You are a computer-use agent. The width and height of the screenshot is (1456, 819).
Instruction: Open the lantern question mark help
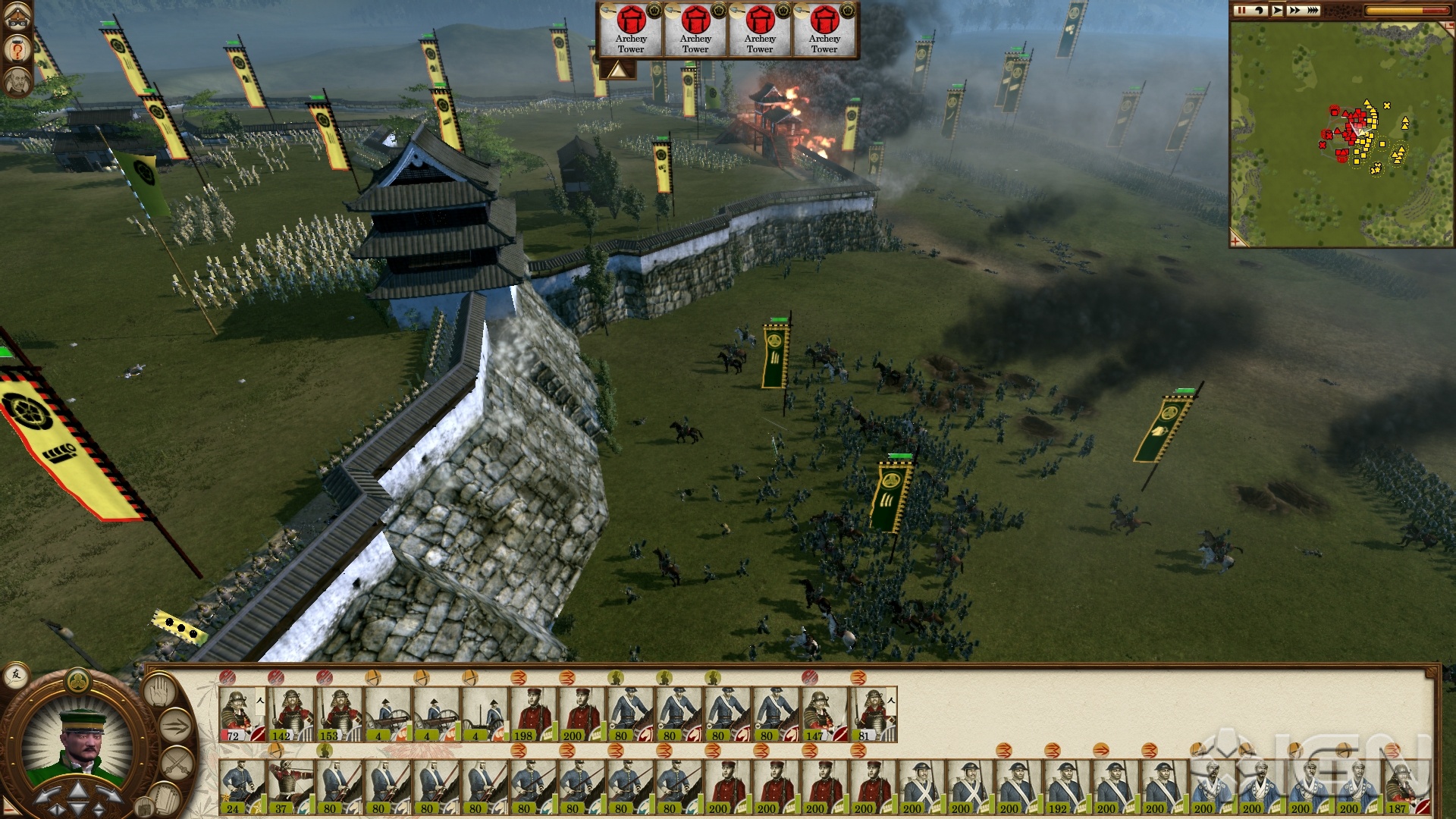click(x=17, y=50)
